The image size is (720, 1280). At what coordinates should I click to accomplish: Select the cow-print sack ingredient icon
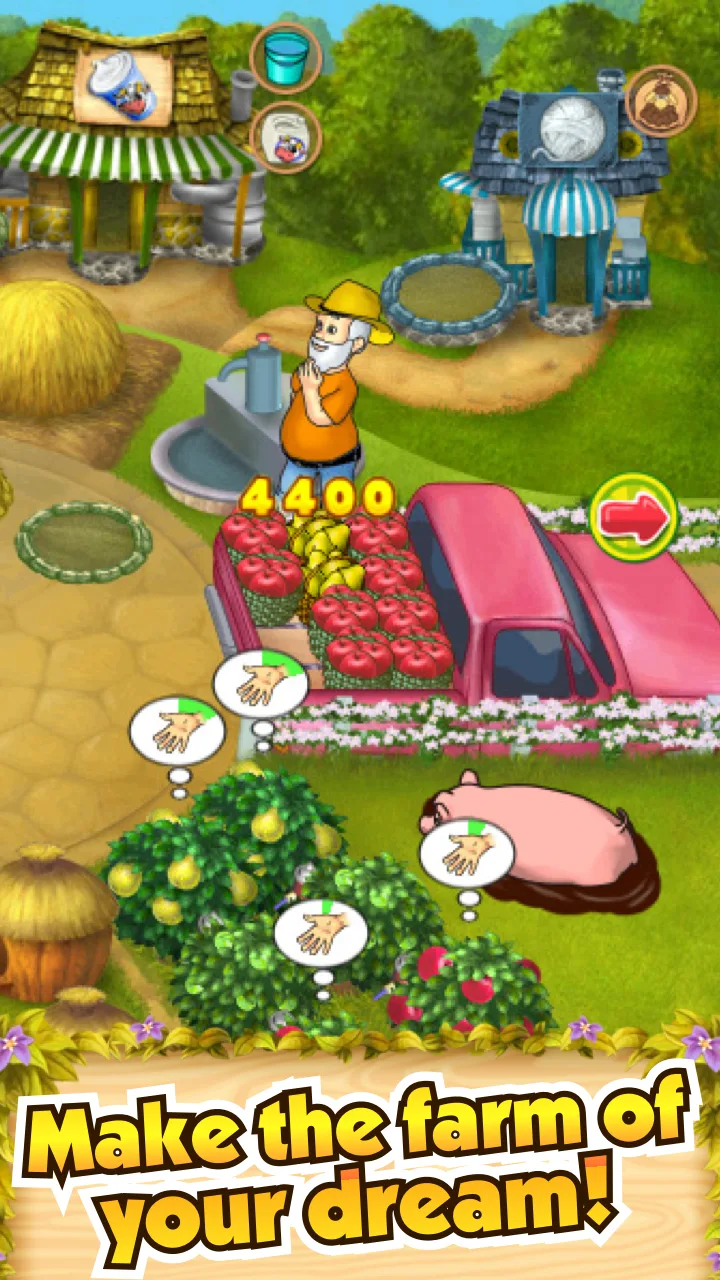click(285, 136)
